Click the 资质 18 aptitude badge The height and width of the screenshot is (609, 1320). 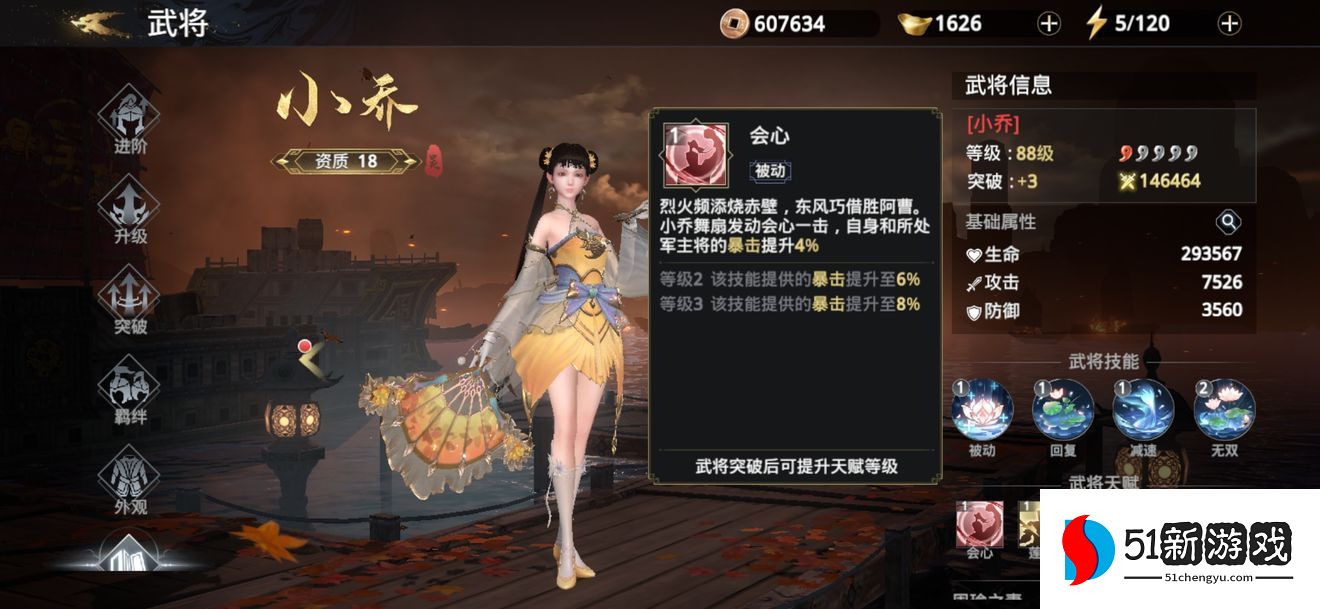pos(346,161)
